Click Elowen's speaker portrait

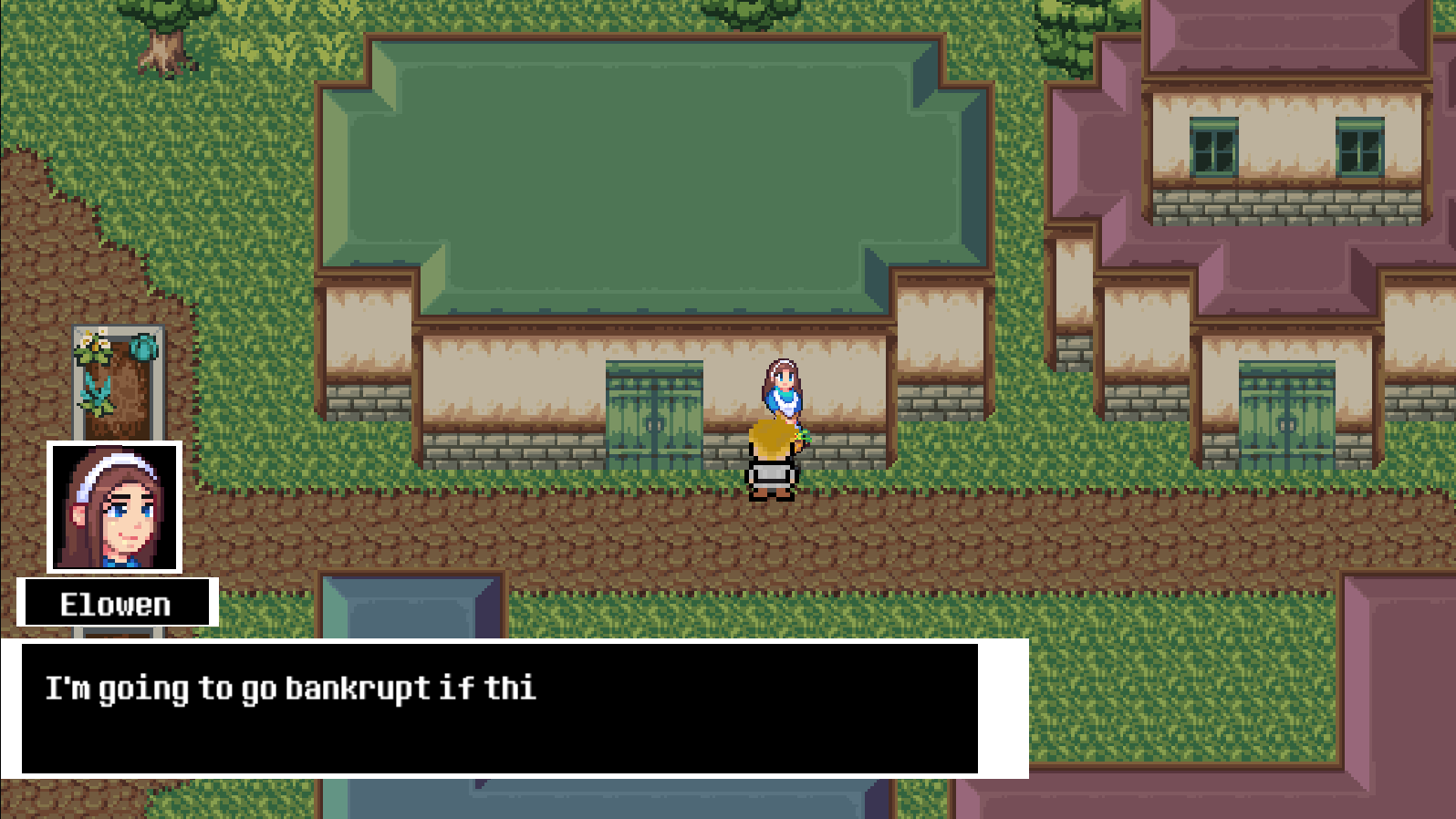115,507
